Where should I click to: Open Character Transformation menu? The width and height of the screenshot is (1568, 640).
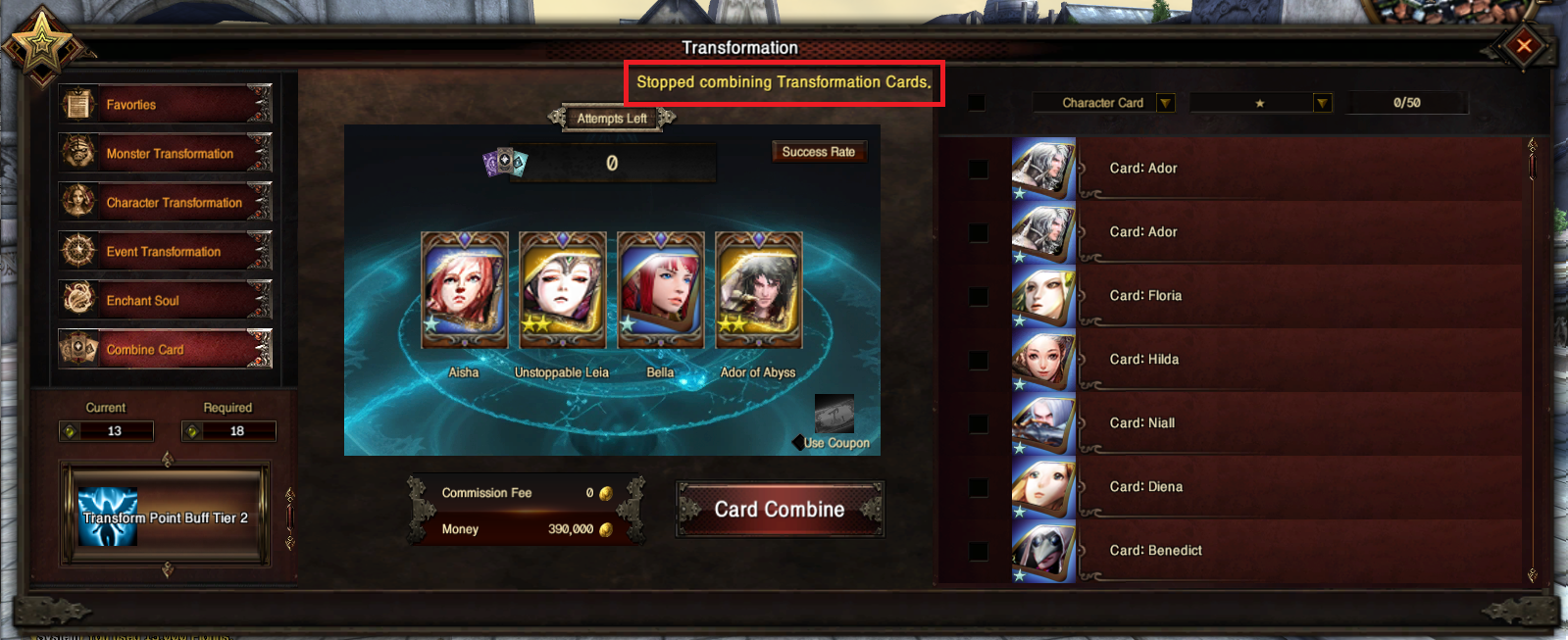pos(165,202)
